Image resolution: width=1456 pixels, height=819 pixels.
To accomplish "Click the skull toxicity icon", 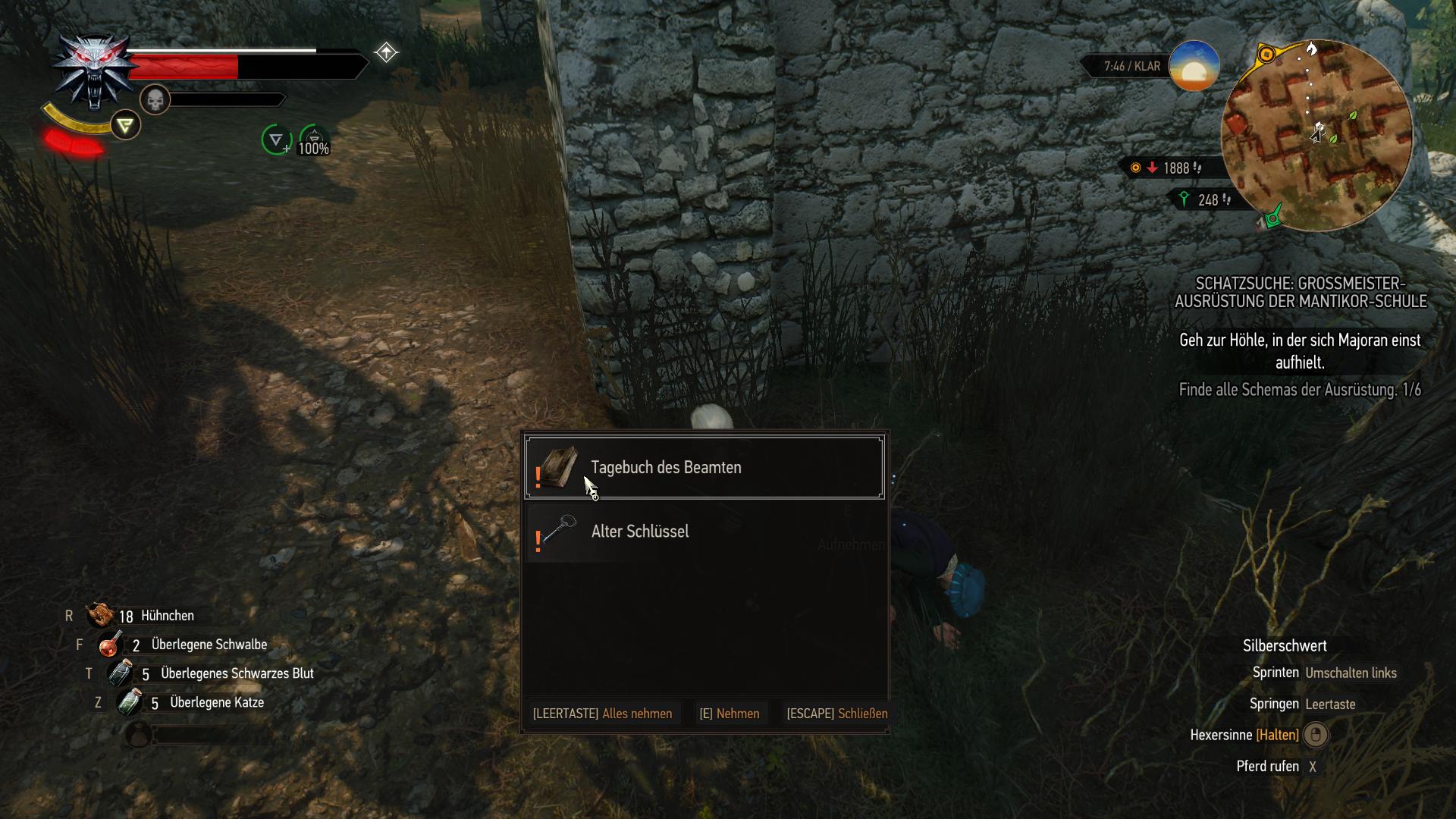I will click(x=155, y=99).
